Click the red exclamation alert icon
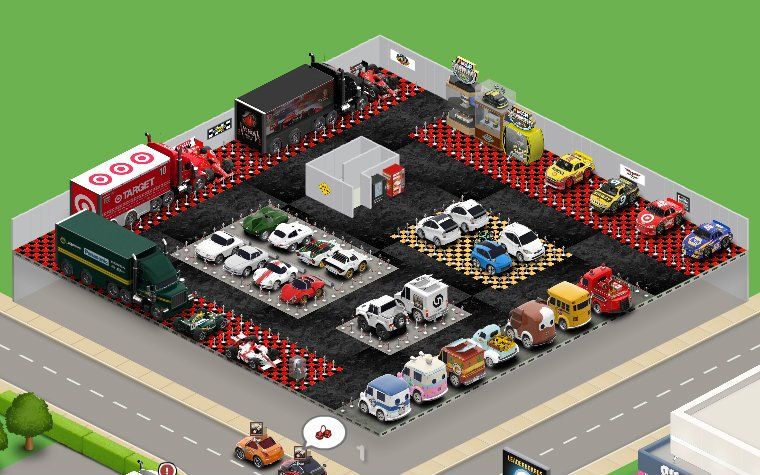This screenshot has width=760, height=475. pos(166,468)
